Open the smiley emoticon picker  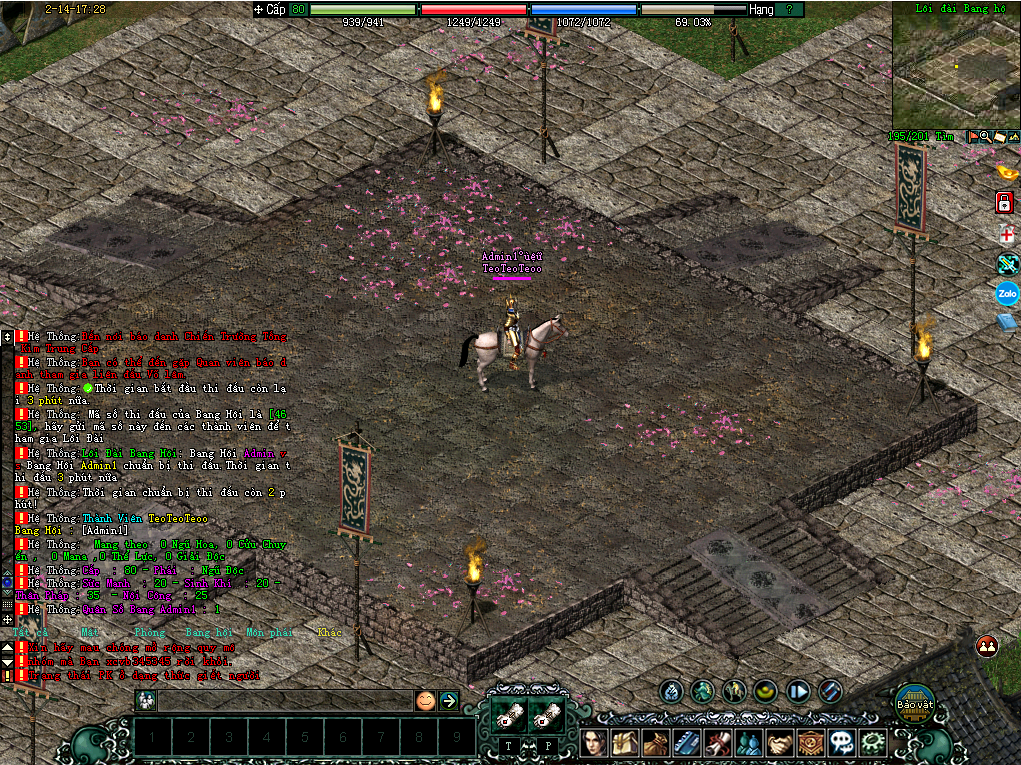click(x=425, y=700)
